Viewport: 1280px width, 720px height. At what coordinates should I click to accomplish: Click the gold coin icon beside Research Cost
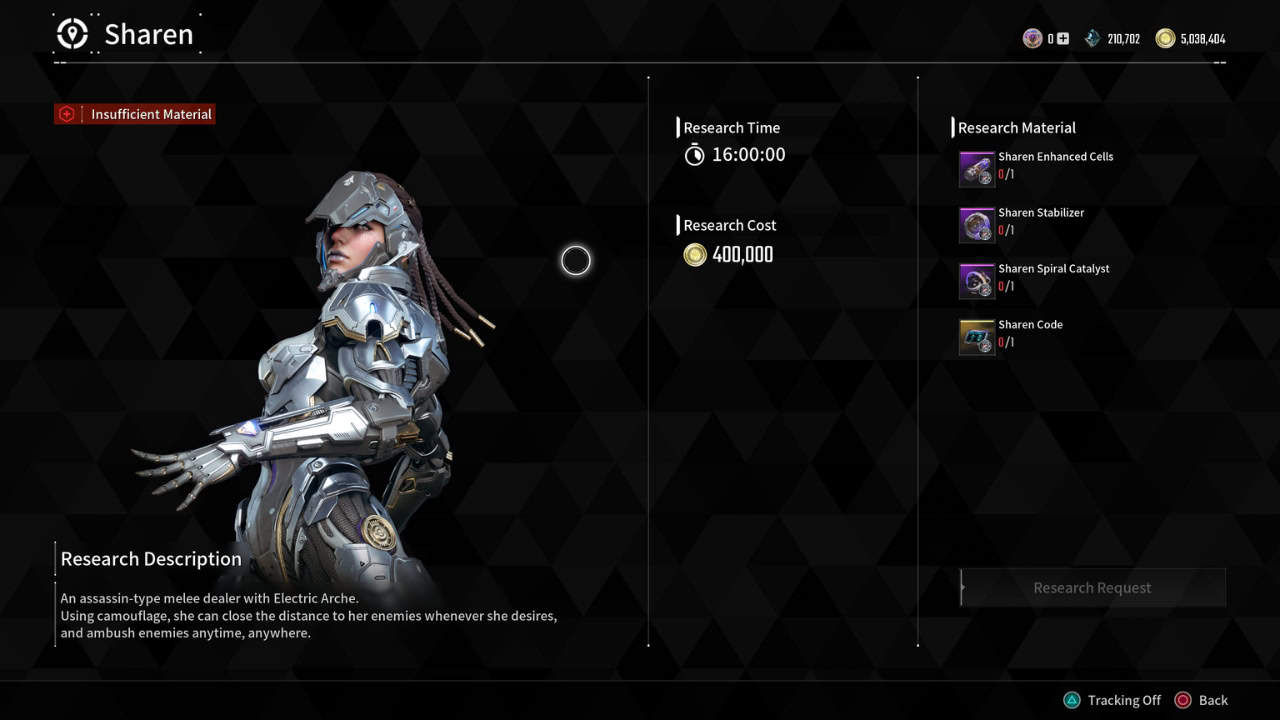696,255
